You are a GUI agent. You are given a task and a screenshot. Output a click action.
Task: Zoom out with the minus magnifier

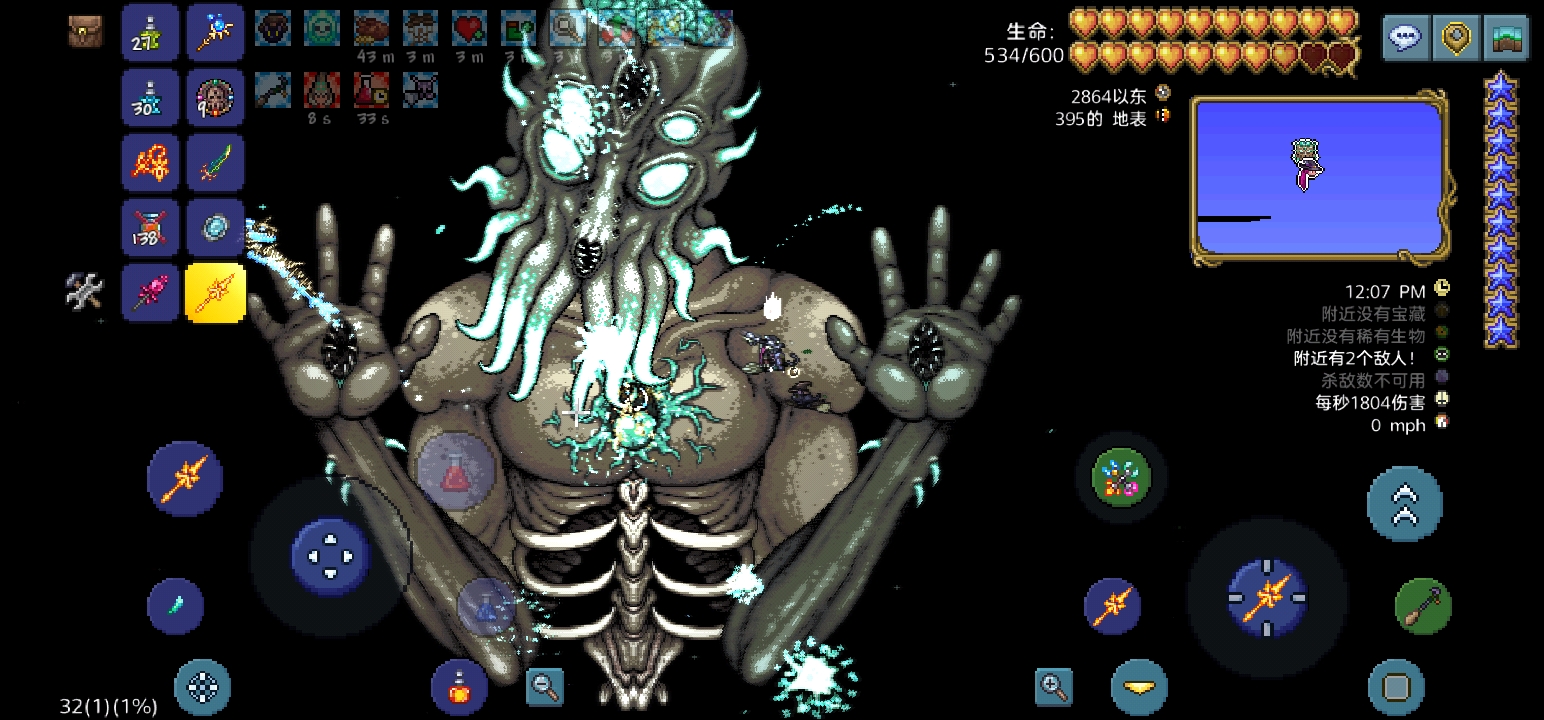545,686
